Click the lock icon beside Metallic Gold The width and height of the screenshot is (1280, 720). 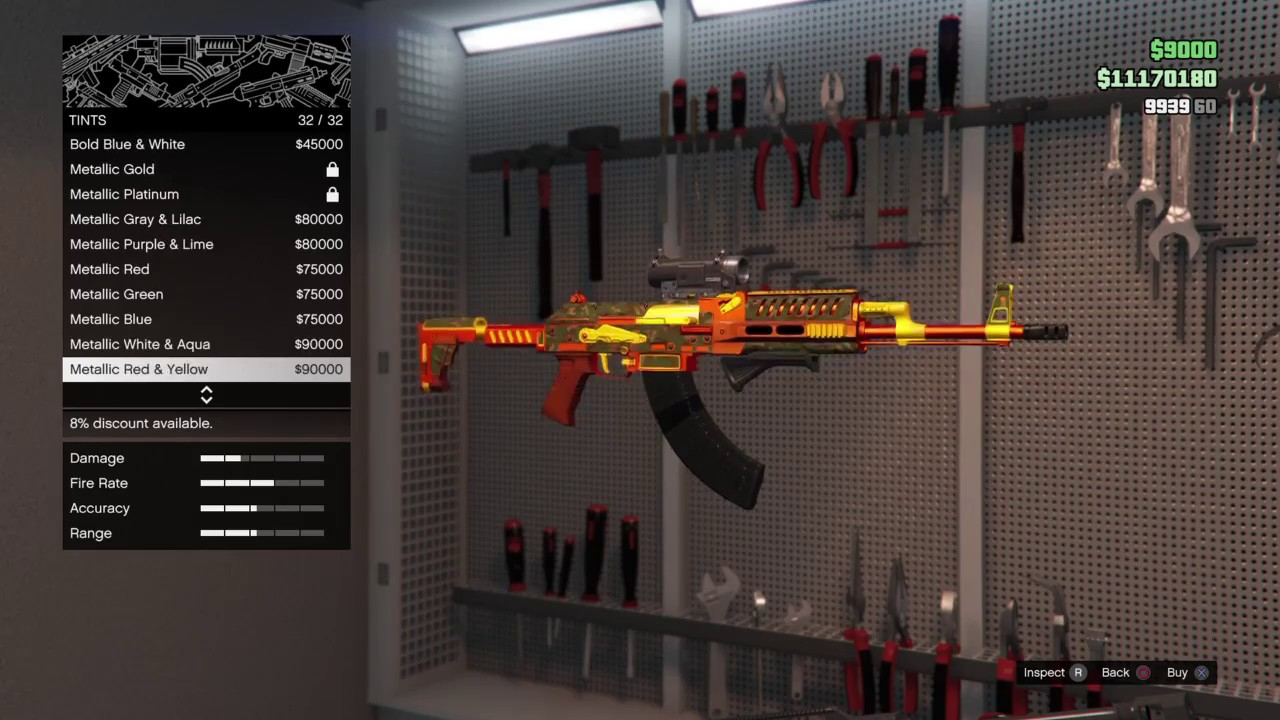pos(332,169)
